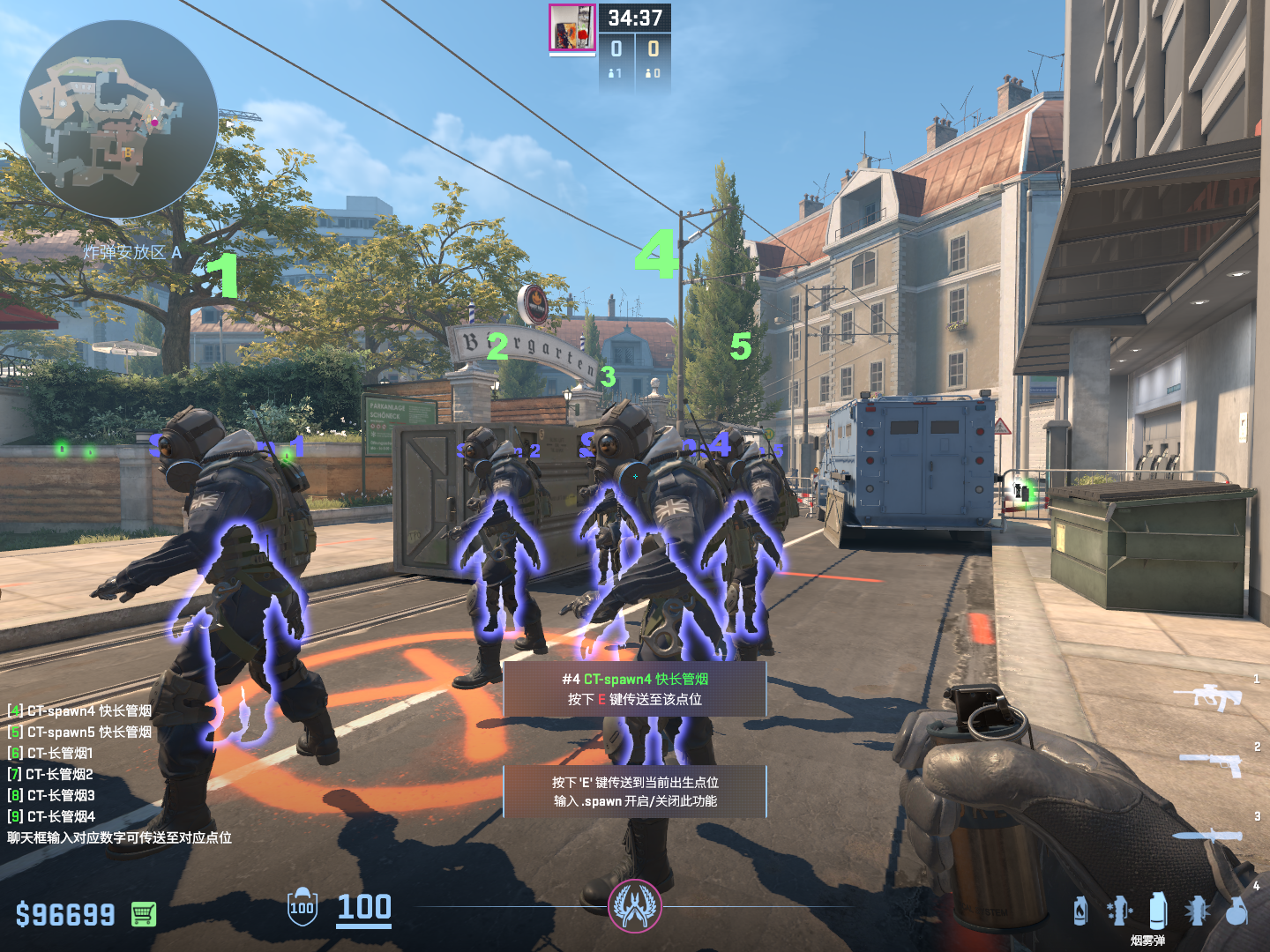Choose the incendiary grenade icon
The width and height of the screenshot is (1270, 952).
click(1080, 911)
